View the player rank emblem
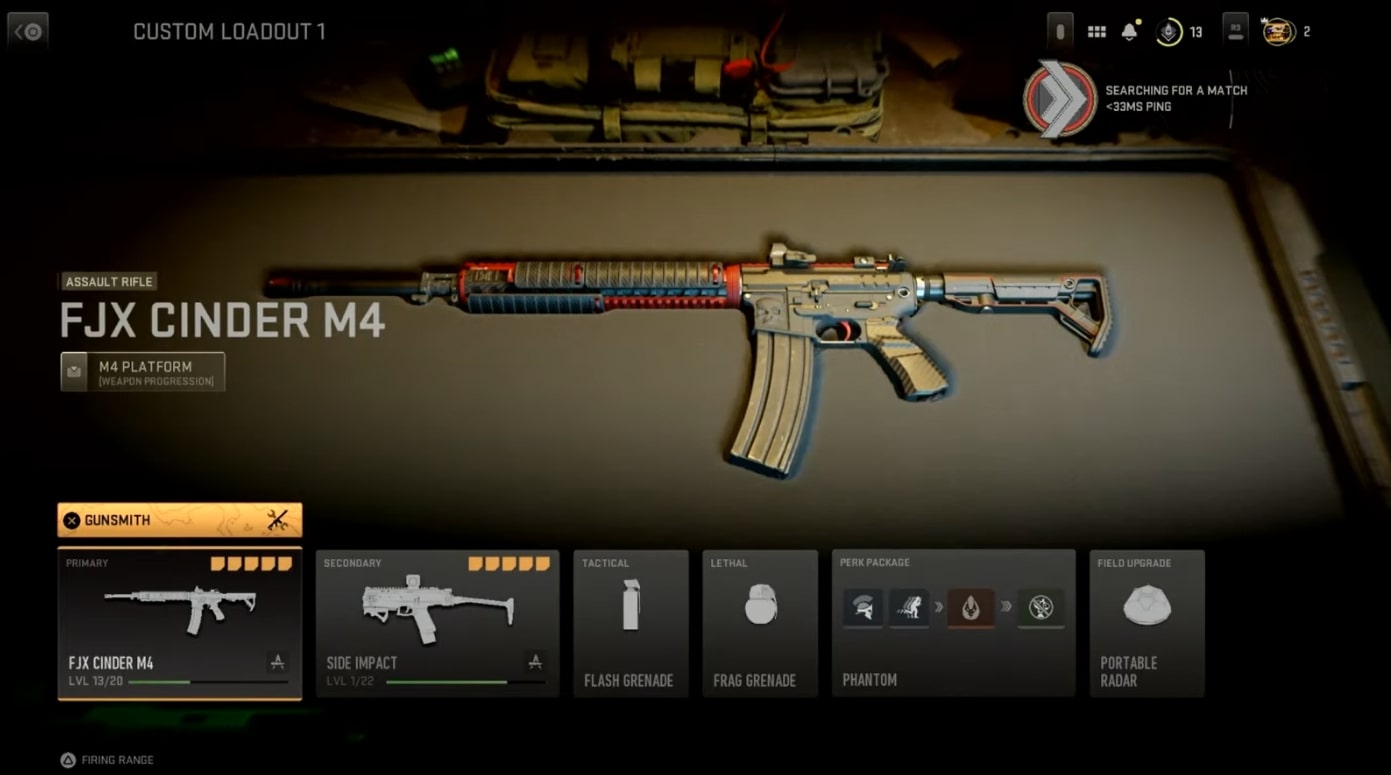1391x775 pixels. (x=1168, y=32)
